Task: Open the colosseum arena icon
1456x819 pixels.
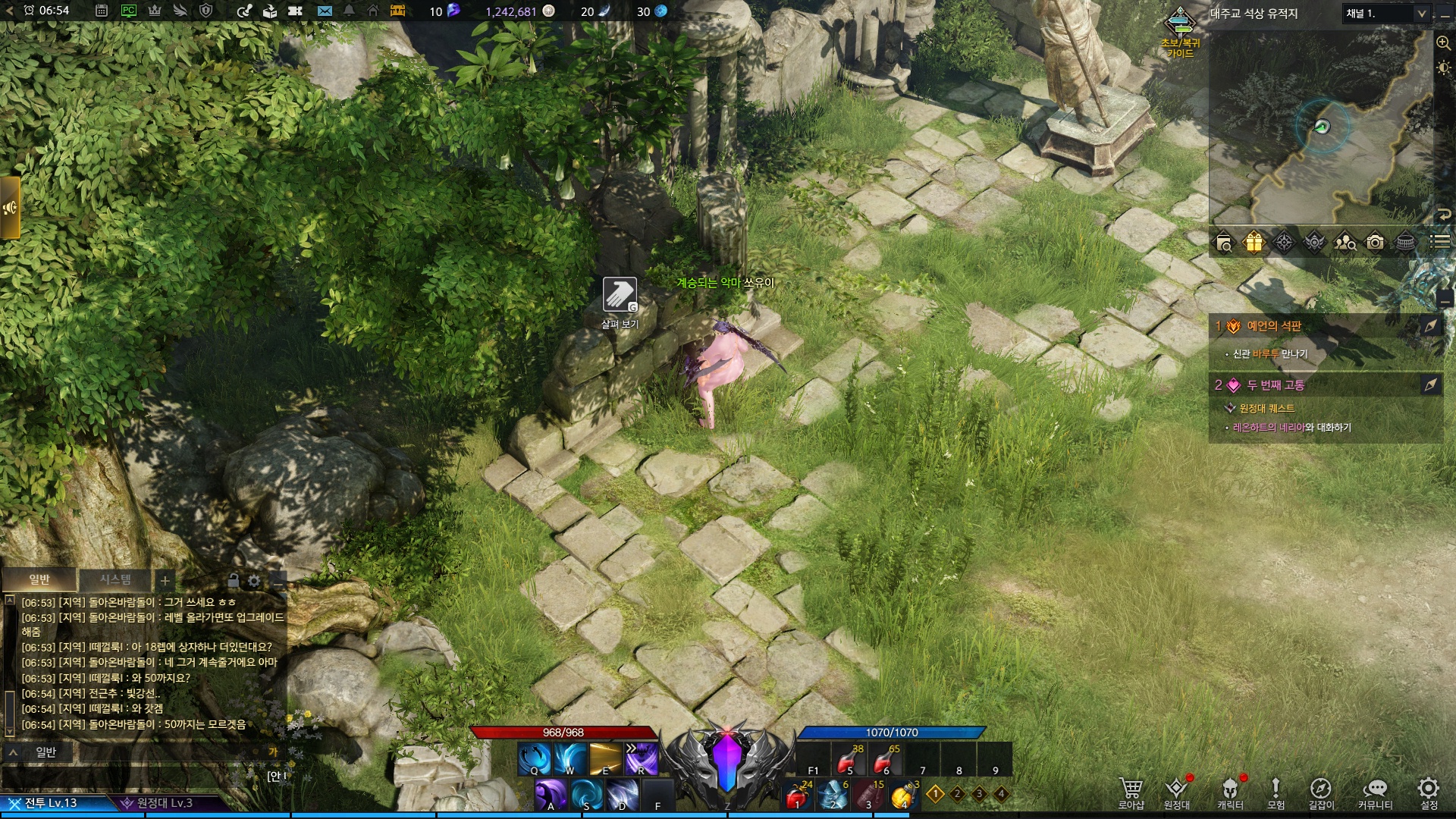Action: click(1405, 242)
